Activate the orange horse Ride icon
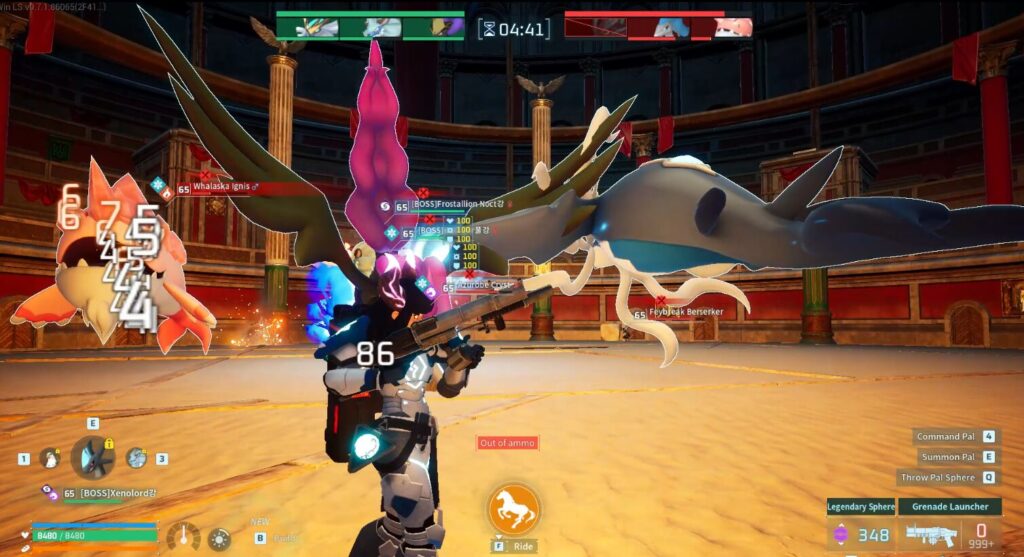 click(514, 509)
